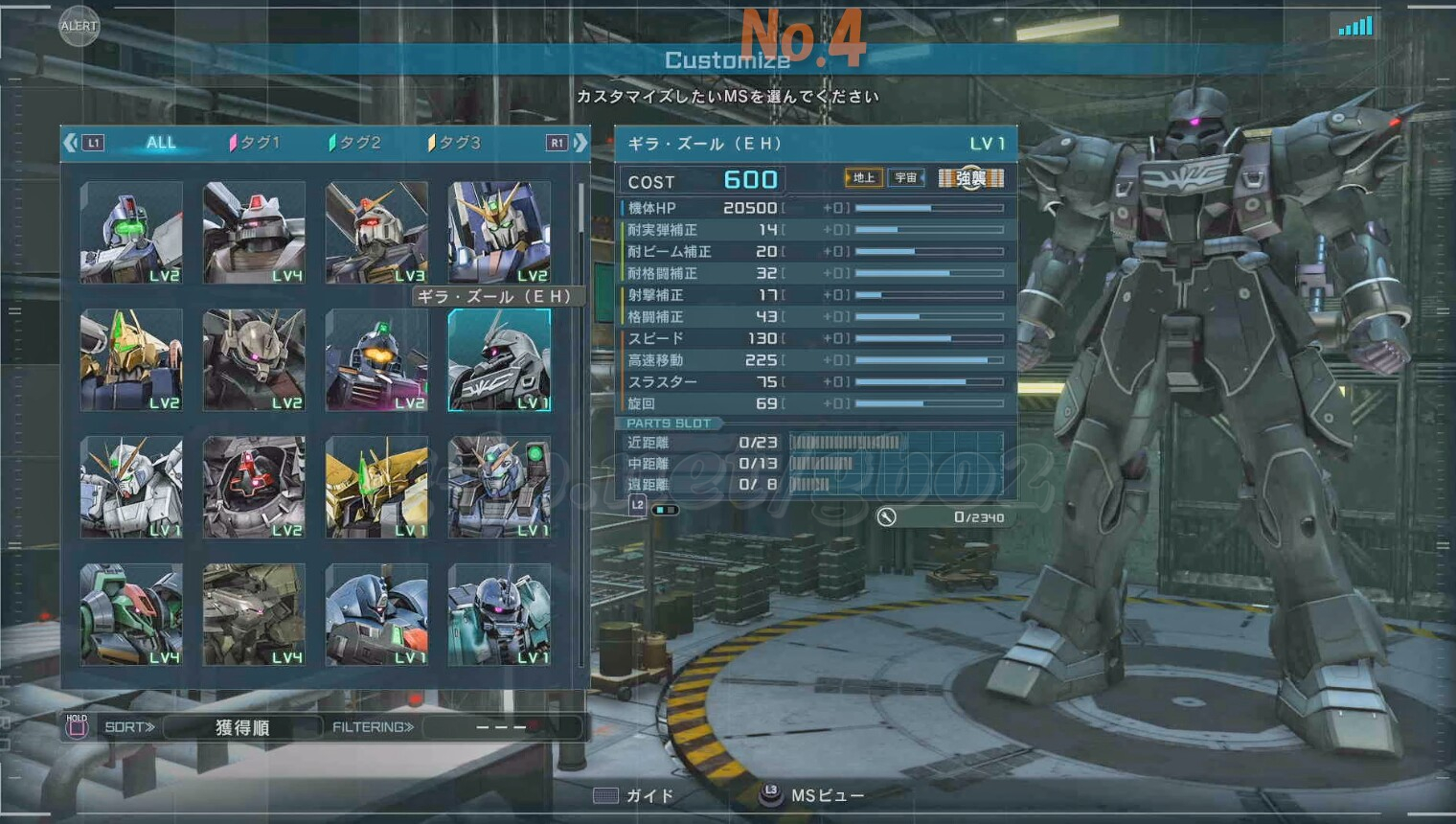Click the right arrow beside the tag tabs

(580, 143)
